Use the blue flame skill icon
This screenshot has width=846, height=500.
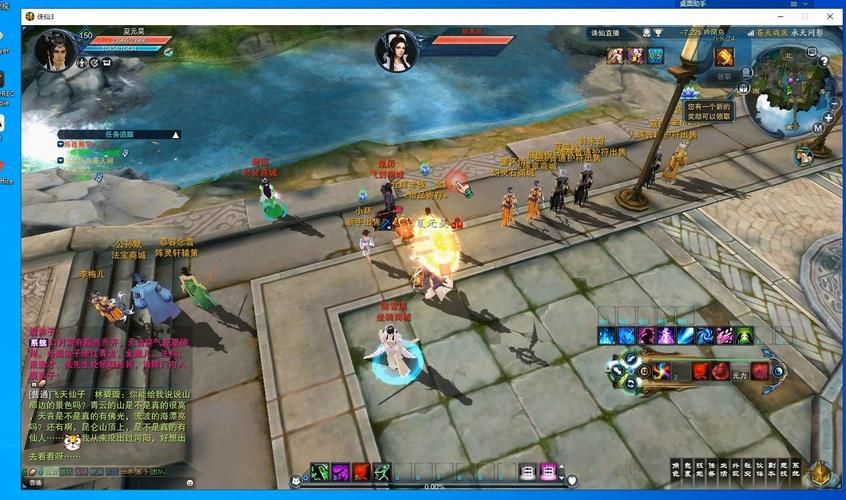pyautogui.click(x=607, y=336)
